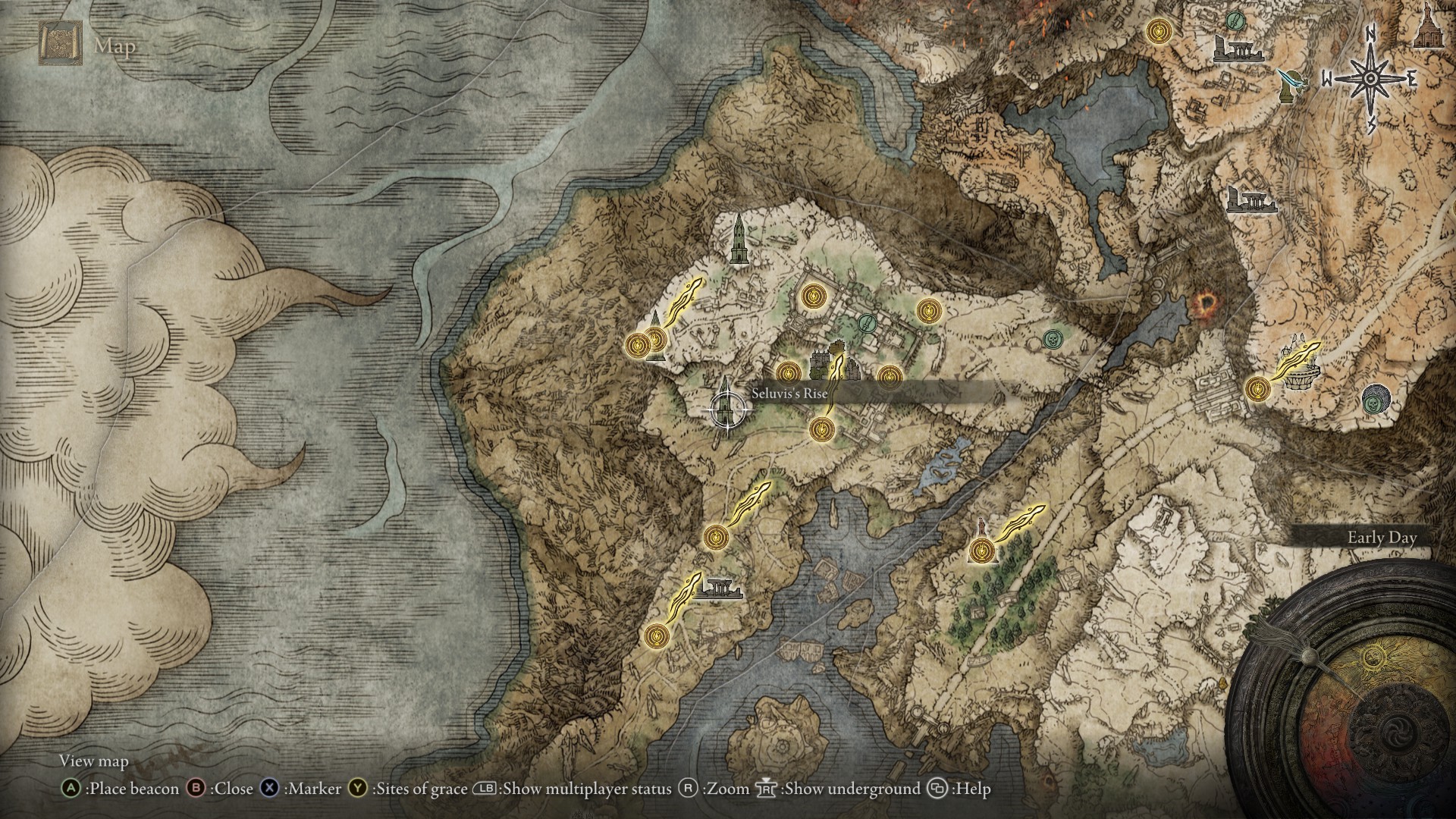The image size is (1456, 819).
Task: Click the compass rose
Action: (x=1370, y=78)
